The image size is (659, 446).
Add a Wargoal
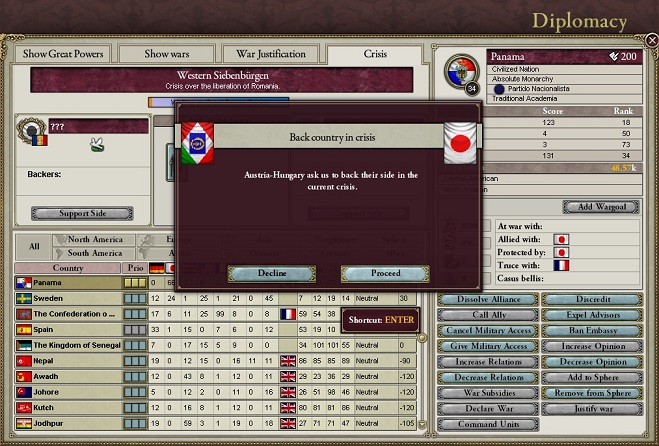(594, 207)
